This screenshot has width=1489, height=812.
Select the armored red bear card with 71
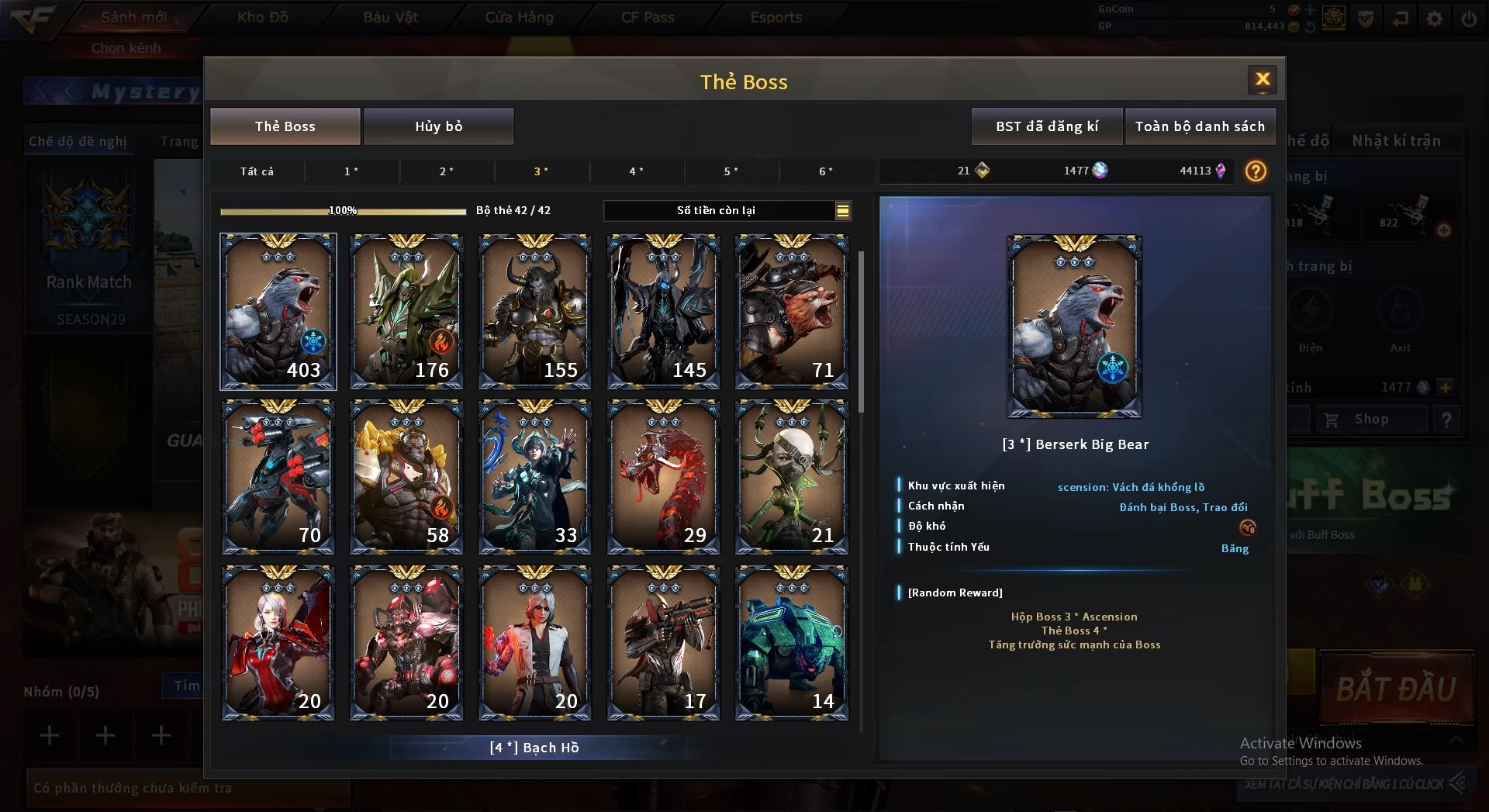792,311
